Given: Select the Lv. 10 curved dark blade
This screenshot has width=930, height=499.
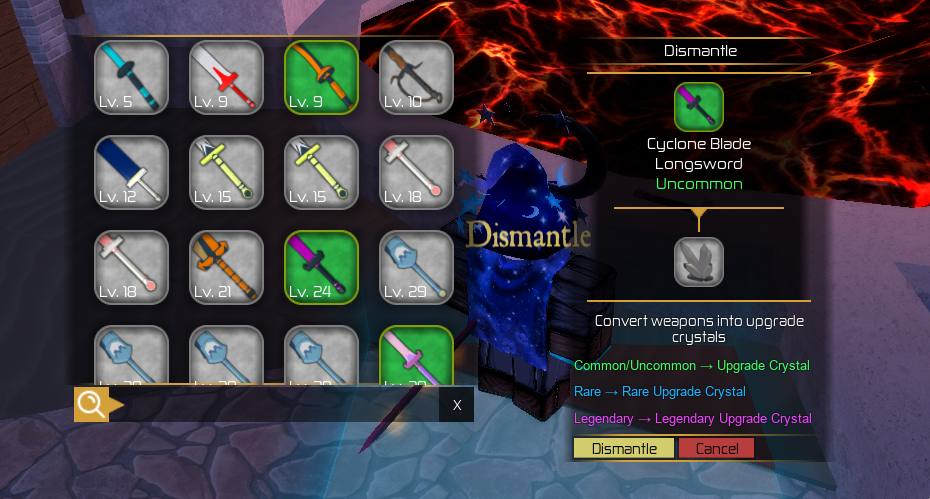Looking at the screenshot, I should (x=416, y=77).
